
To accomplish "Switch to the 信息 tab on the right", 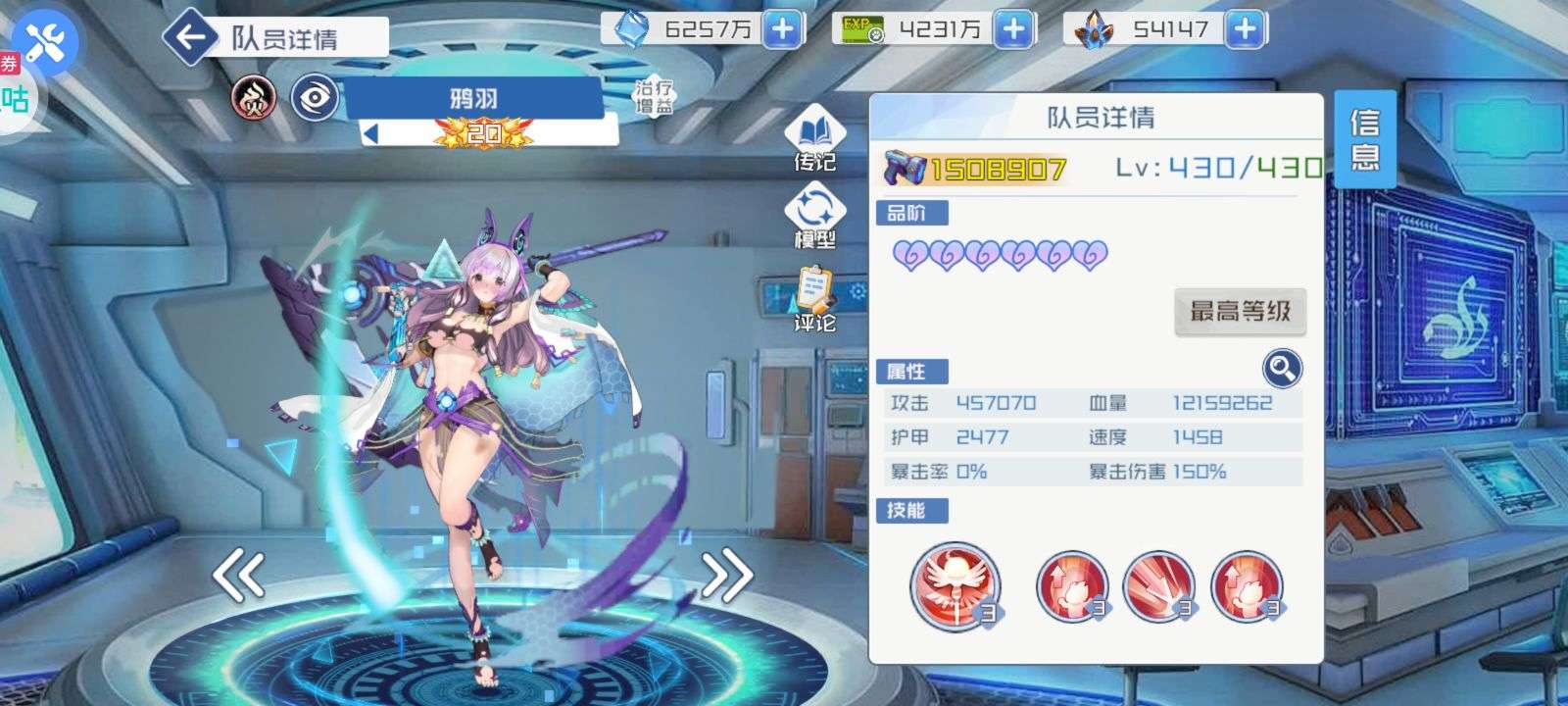I will point(1366,137).
